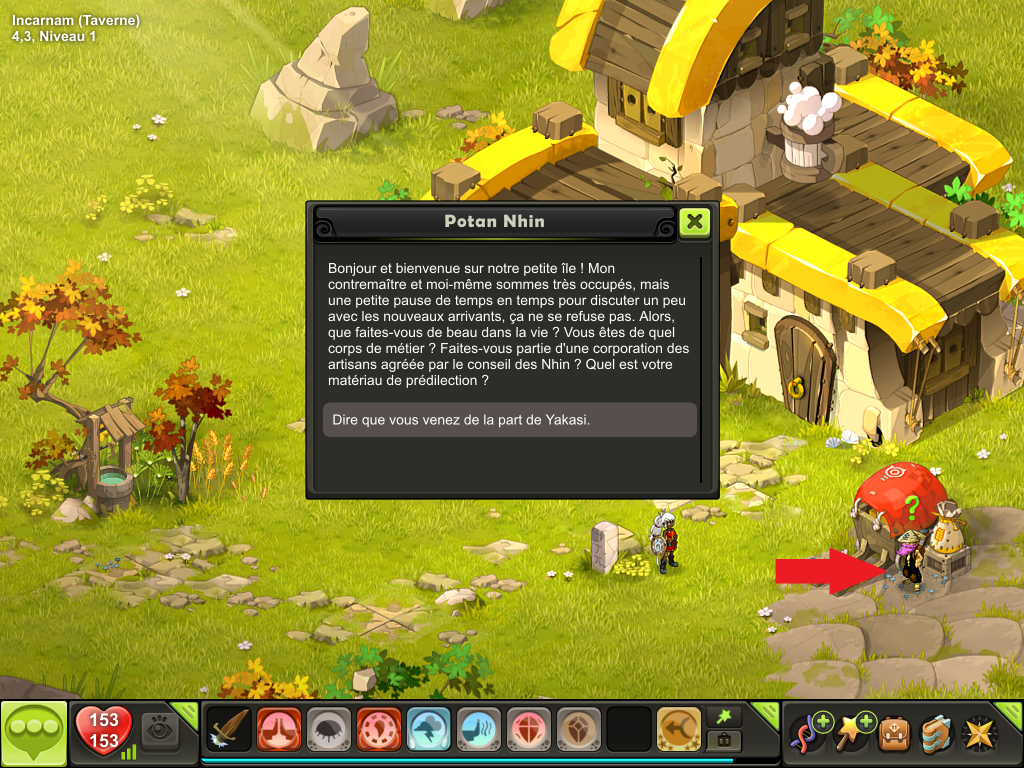Image resolution: width=1024 pixels, height=768 pixels.
Task: Open the DNA helix characteristics menu
Action: 808,731
